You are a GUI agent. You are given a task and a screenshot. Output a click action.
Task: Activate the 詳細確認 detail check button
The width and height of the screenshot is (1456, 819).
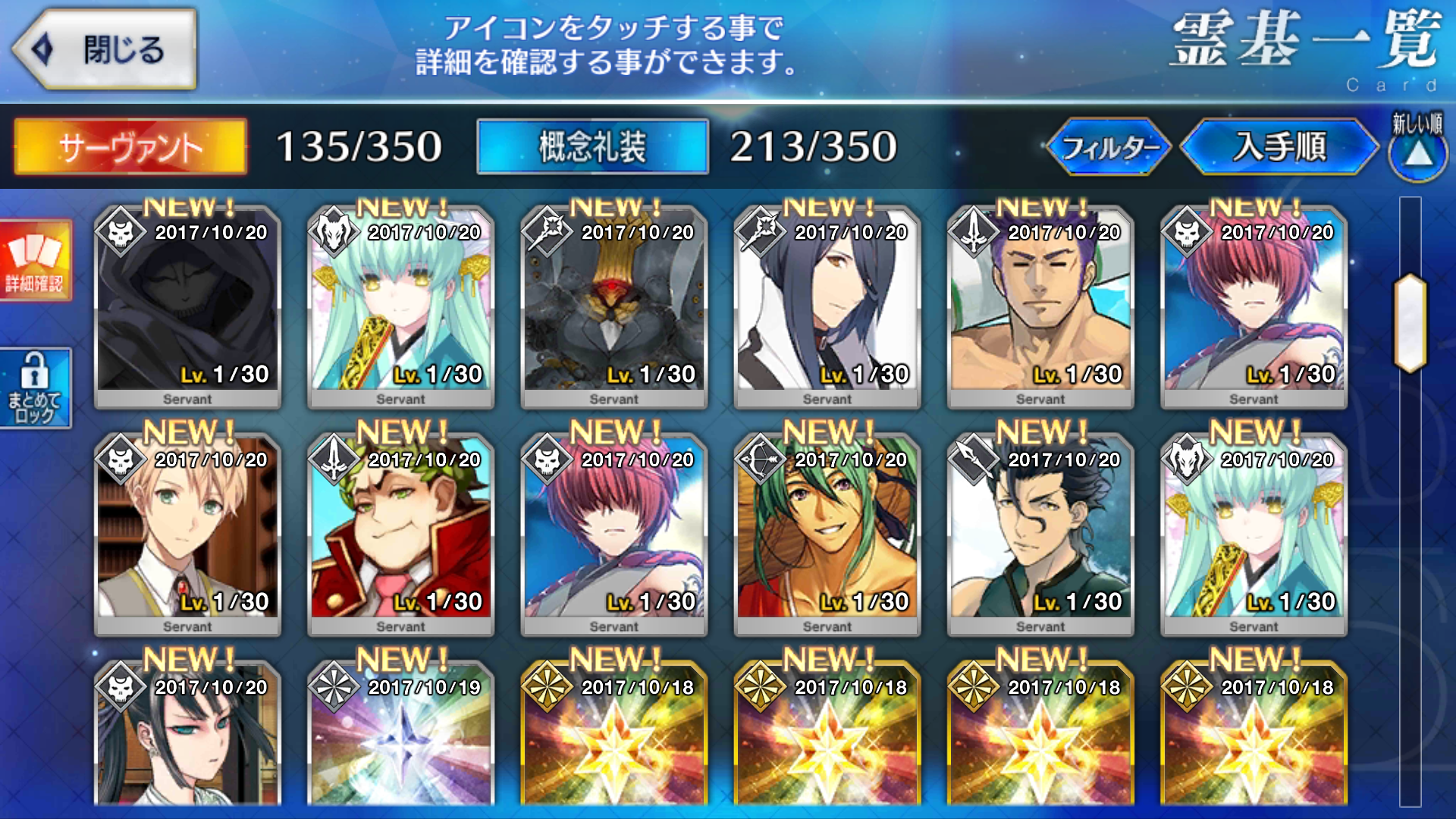coord(35,260)
